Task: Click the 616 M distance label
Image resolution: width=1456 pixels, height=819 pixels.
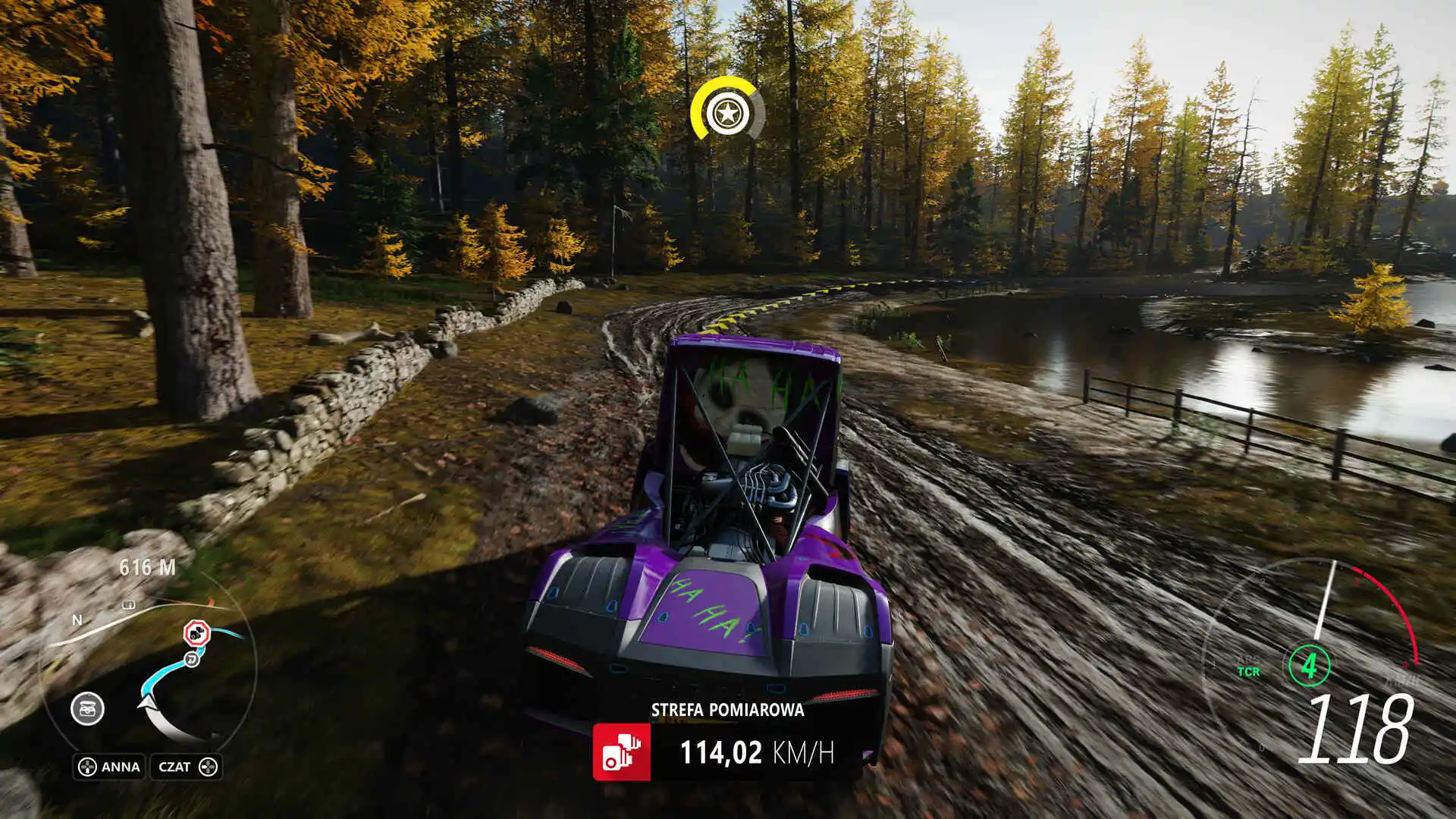Action: [x=149, y=566]
